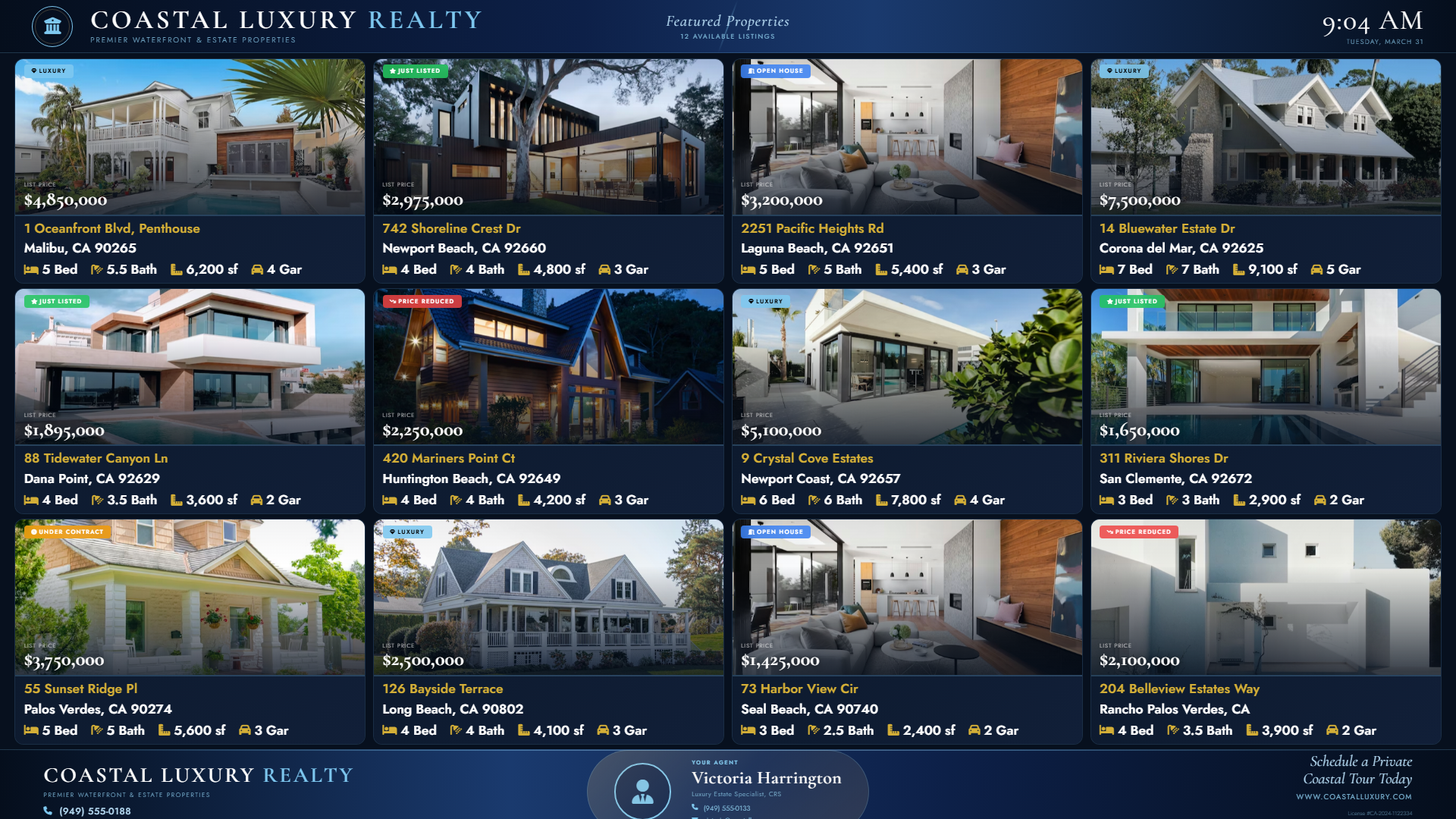Toggle the LUXURY badge on the Malibu listing
Screen dimensions: 1456x819
[49, 71]
